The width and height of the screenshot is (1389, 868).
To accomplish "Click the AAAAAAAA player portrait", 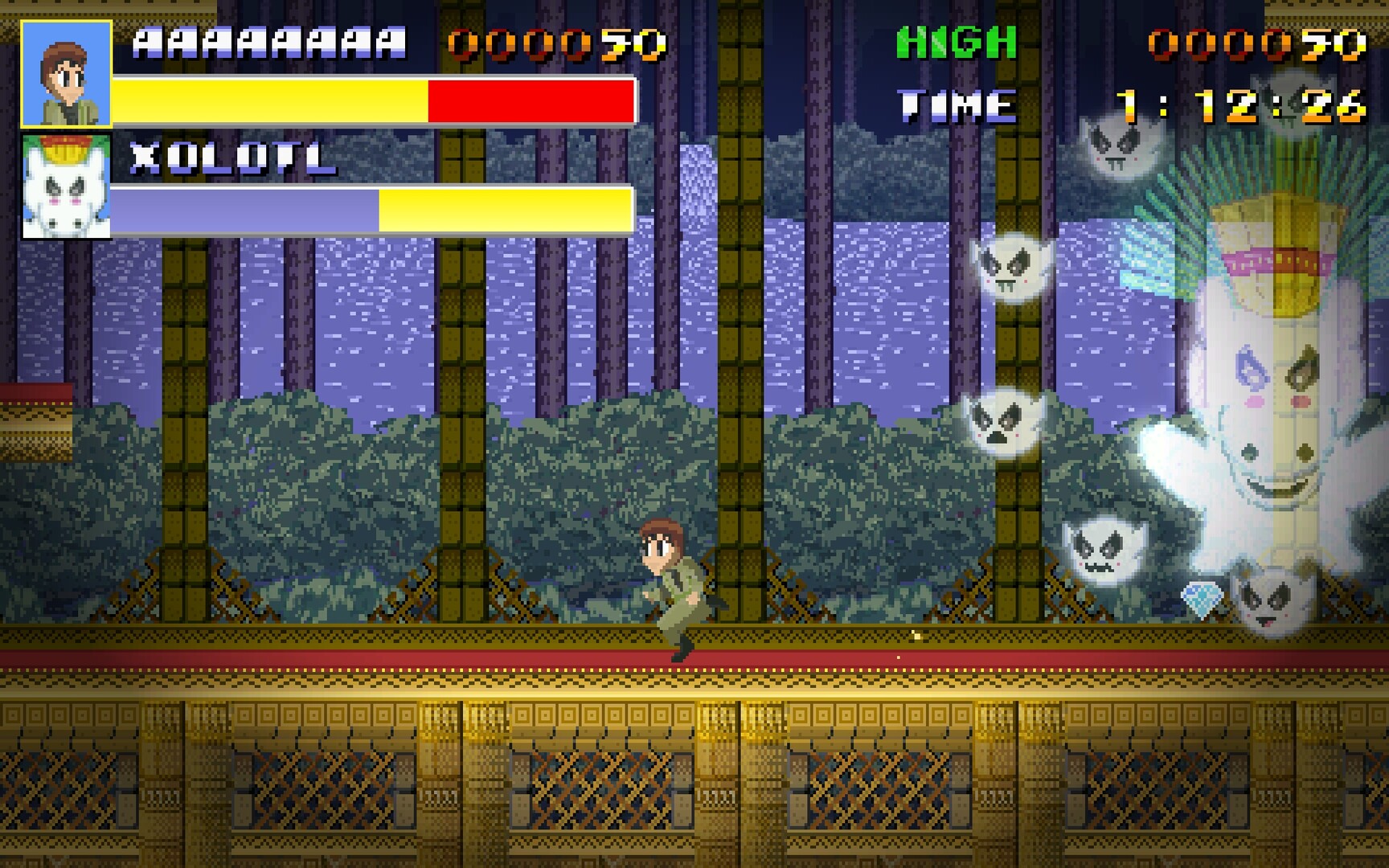I will click(68, 72).
